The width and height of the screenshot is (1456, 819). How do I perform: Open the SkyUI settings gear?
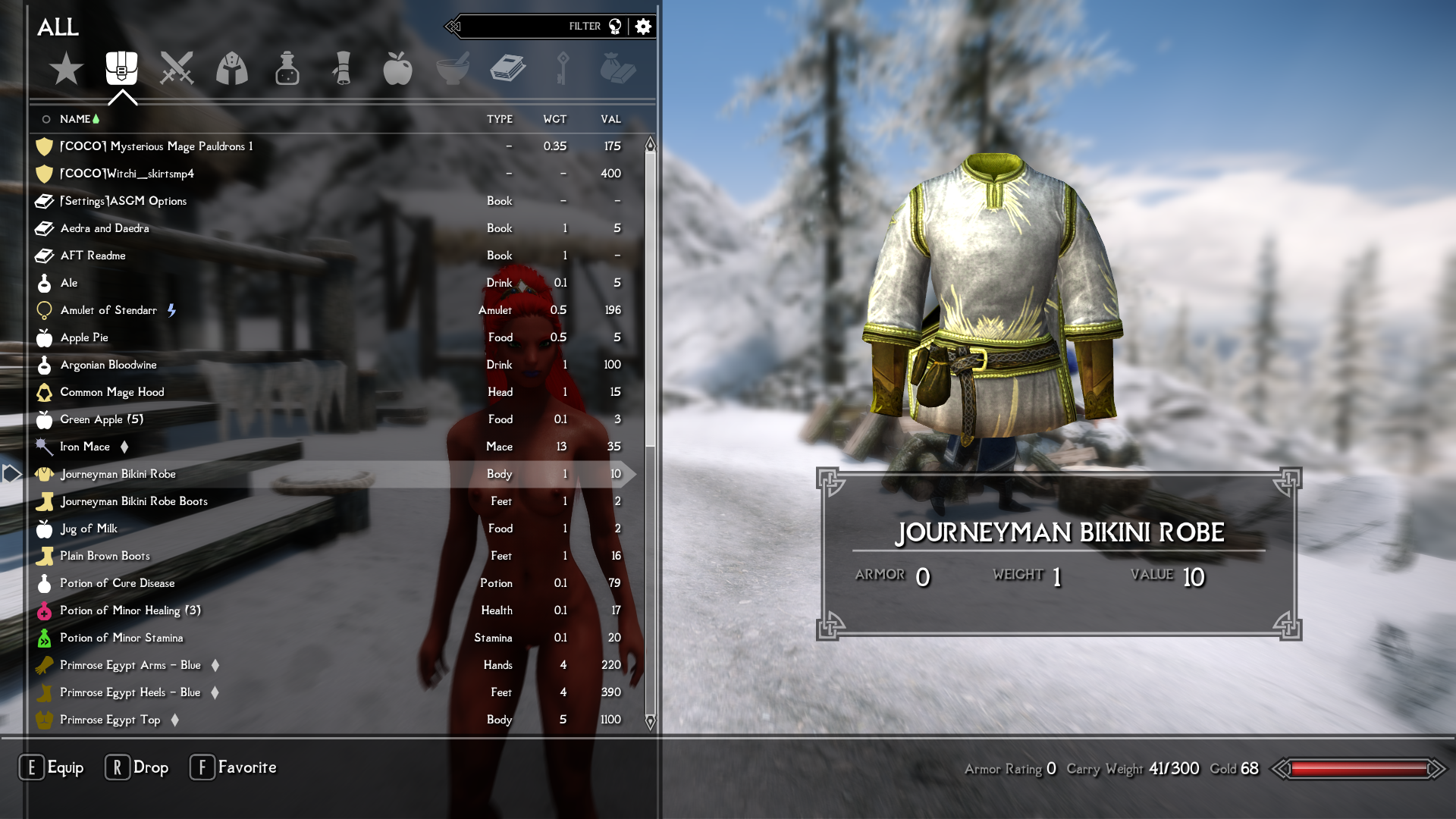(643, 26)
